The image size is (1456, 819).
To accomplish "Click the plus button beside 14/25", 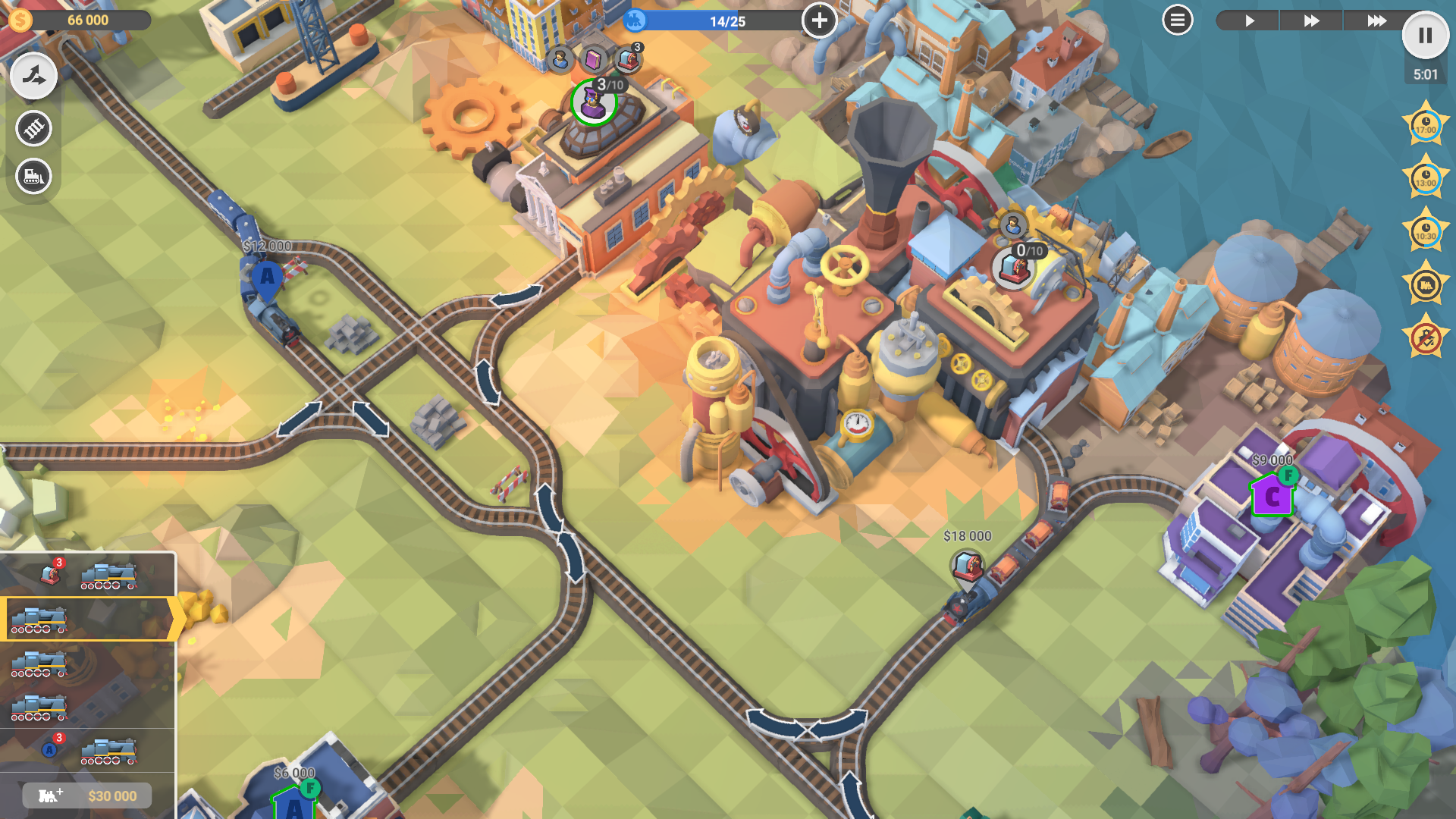I will tap(819, 20).
